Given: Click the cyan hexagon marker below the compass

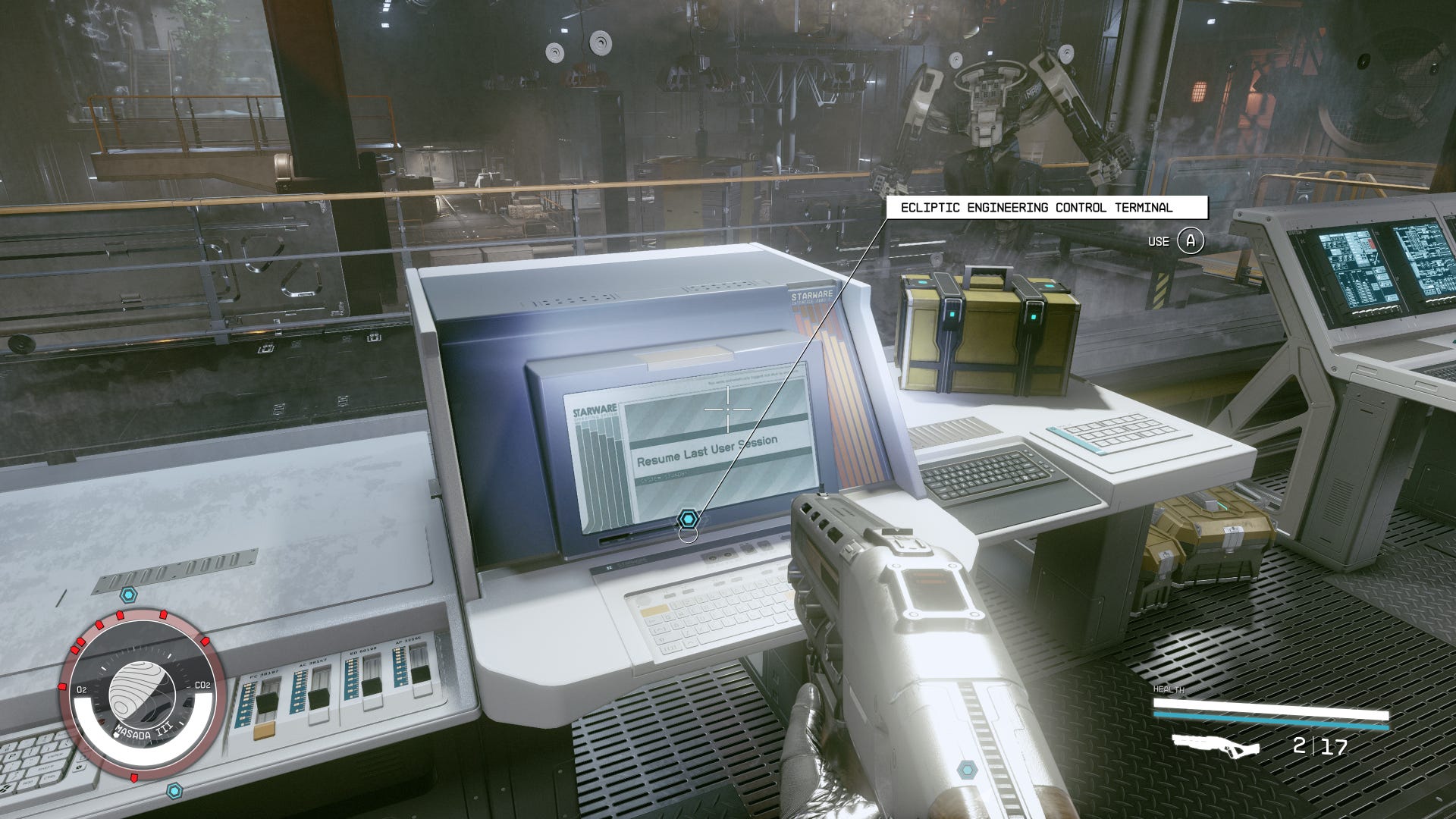Looking at the screenshot, I should point(174,789).
